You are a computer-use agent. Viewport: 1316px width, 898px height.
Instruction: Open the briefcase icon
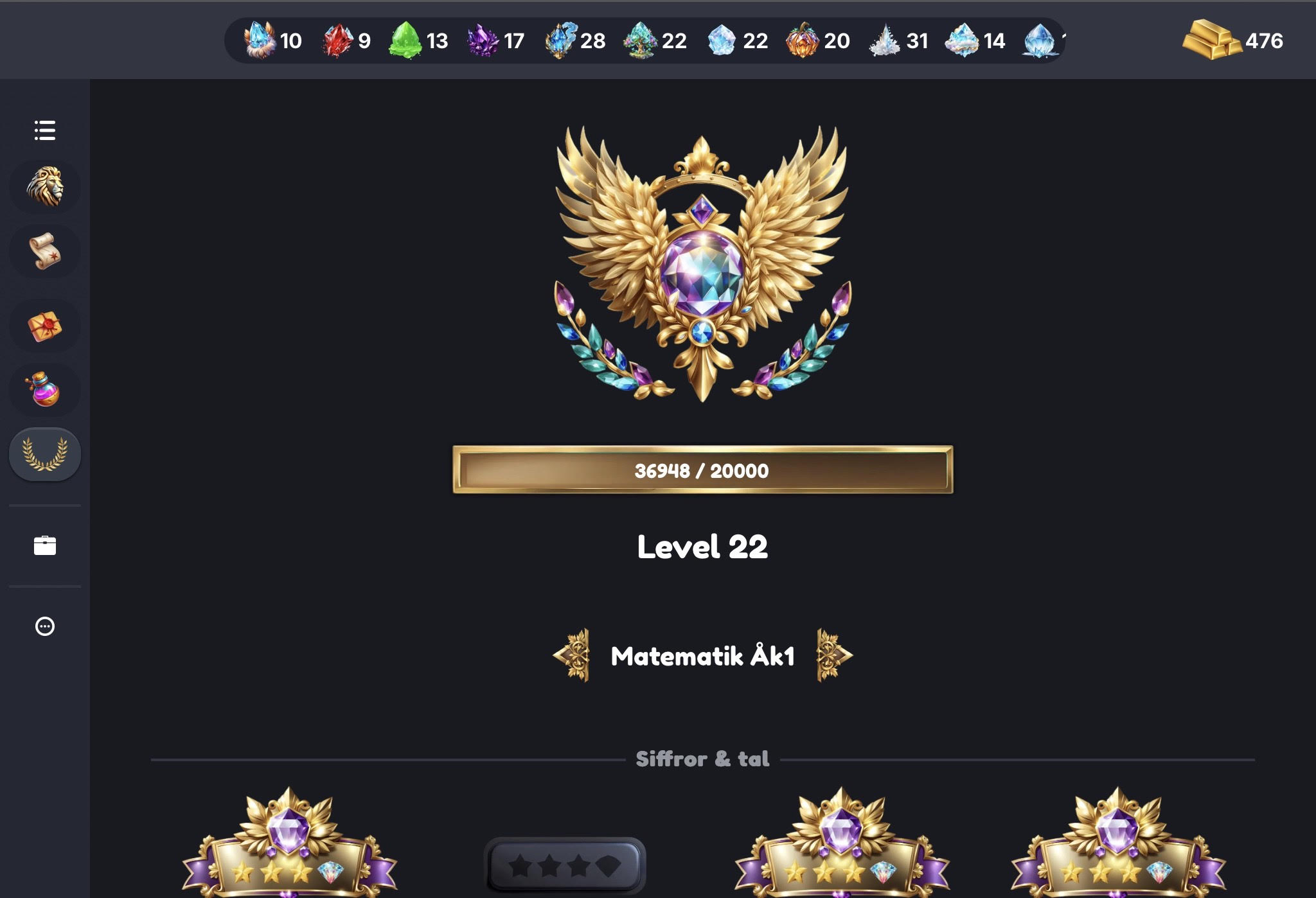[x=45, y=545]
